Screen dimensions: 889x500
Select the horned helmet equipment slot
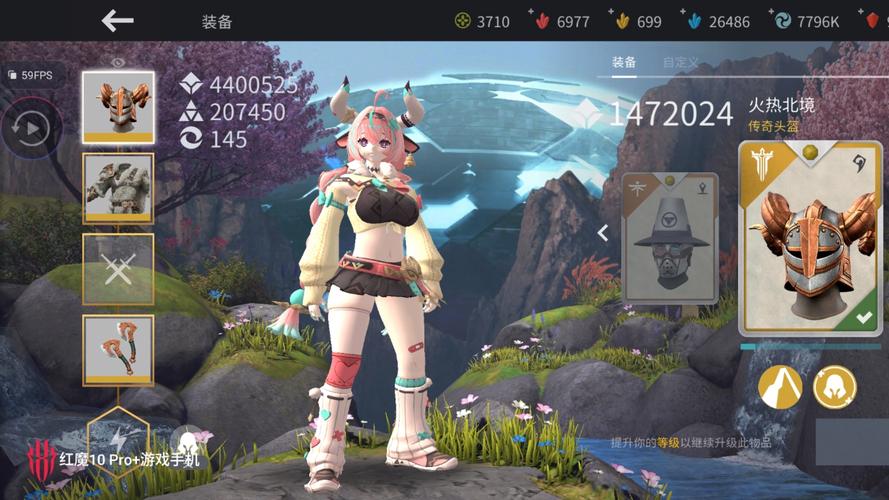tap(118, 106)
